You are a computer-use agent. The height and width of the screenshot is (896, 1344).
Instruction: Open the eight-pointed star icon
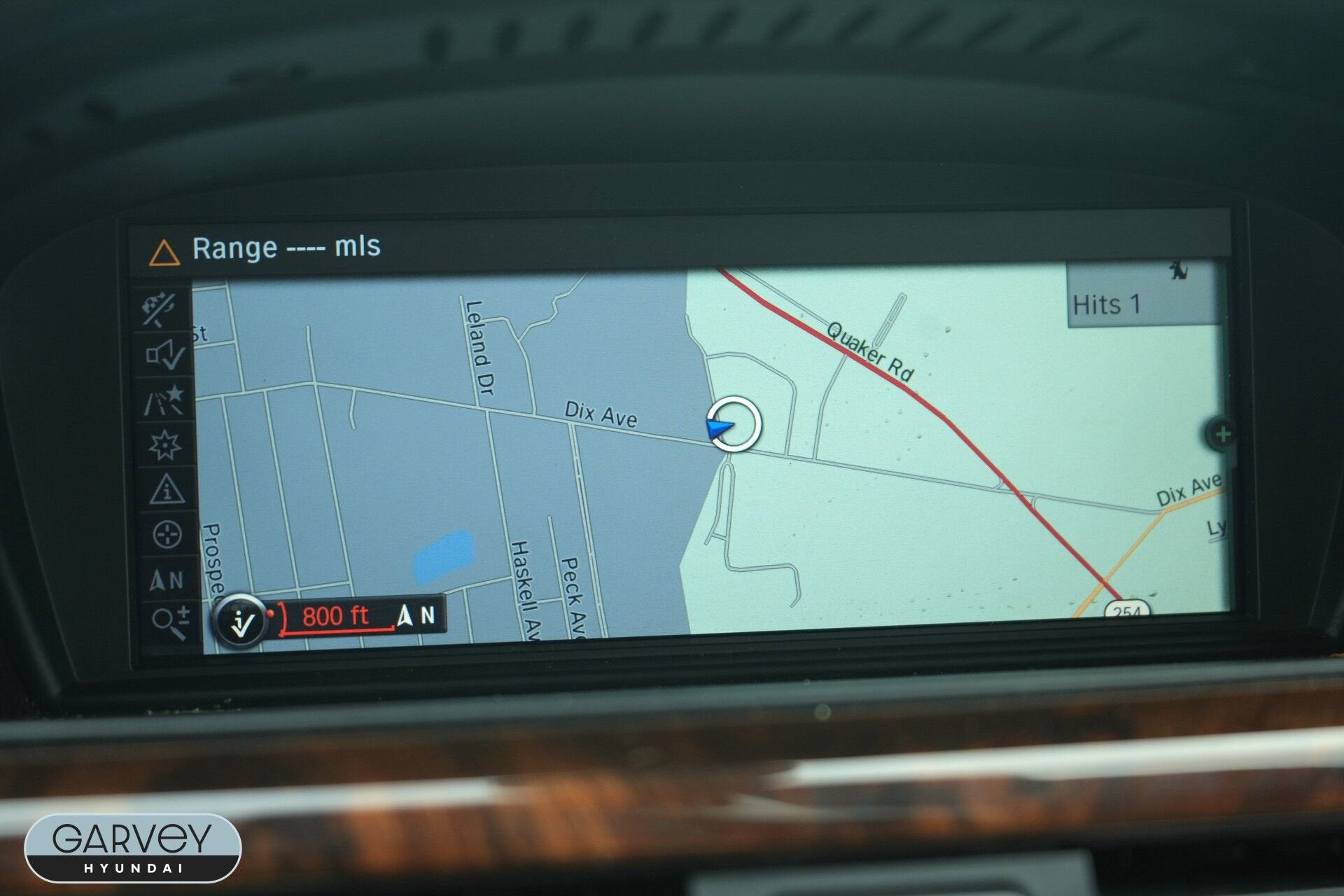coord(165,445)
